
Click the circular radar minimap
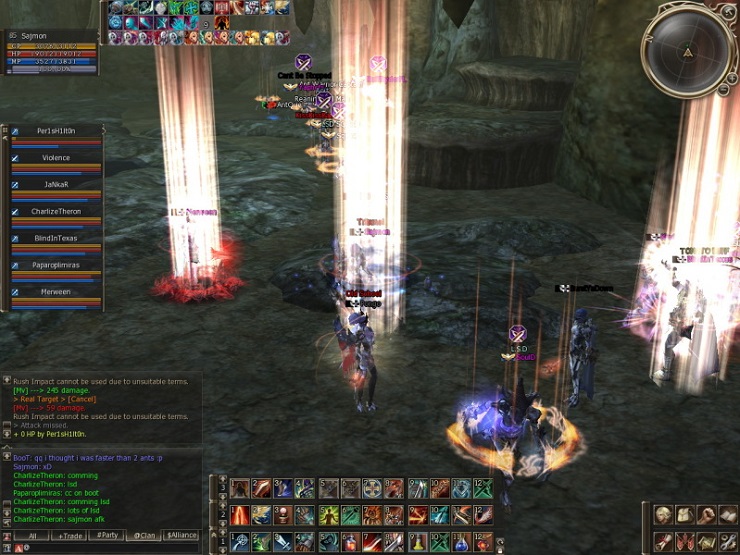[688, 50]
